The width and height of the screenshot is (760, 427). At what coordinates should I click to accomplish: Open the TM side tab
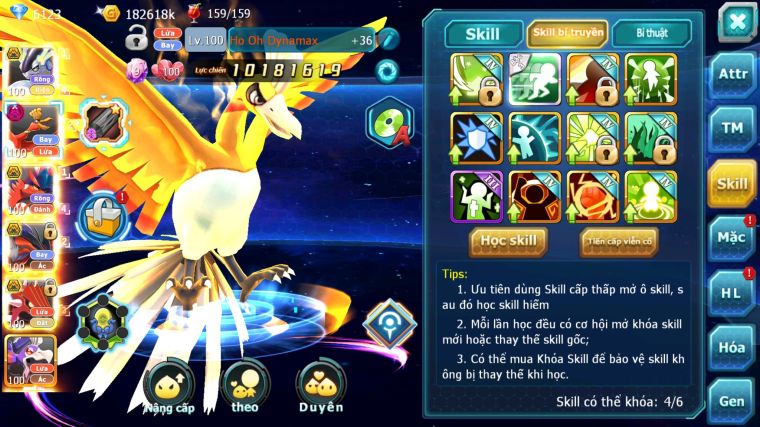[x=732, y=127]
